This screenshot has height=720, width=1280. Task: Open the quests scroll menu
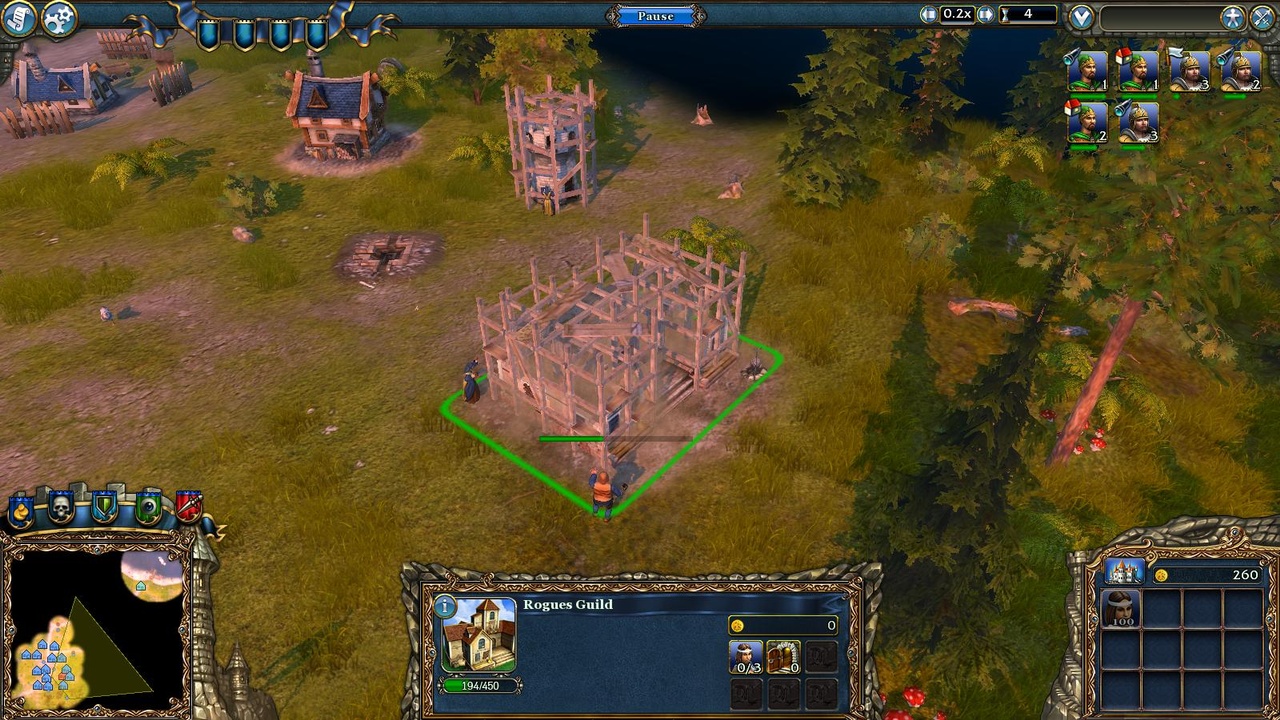pos(20,17)
